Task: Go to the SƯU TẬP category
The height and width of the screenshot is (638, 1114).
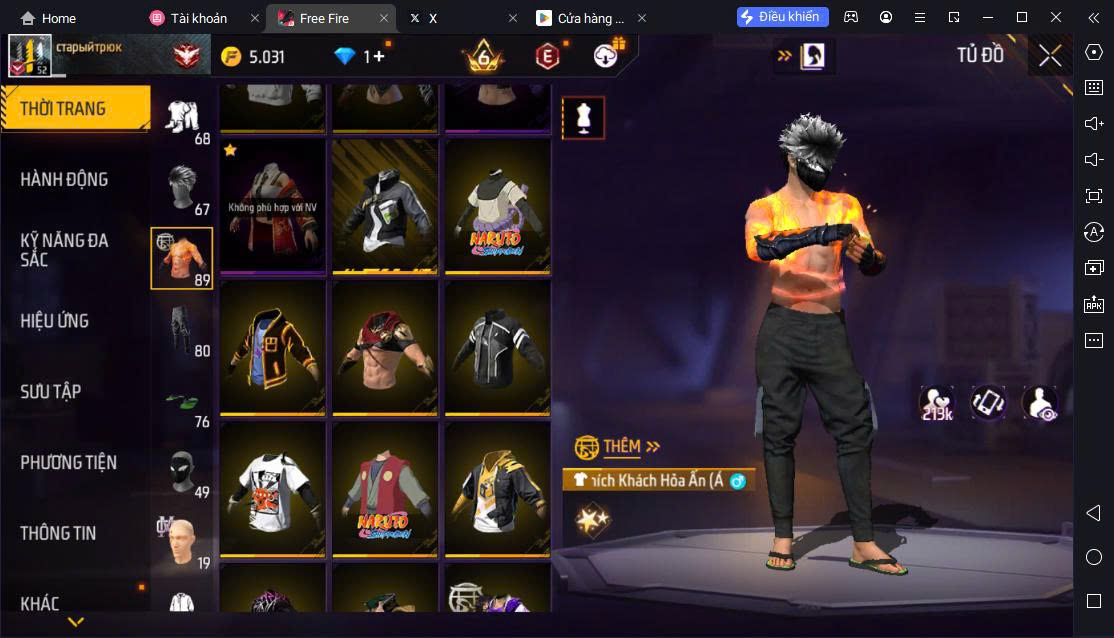Action: pyautogui.click(x=50, y=392)
